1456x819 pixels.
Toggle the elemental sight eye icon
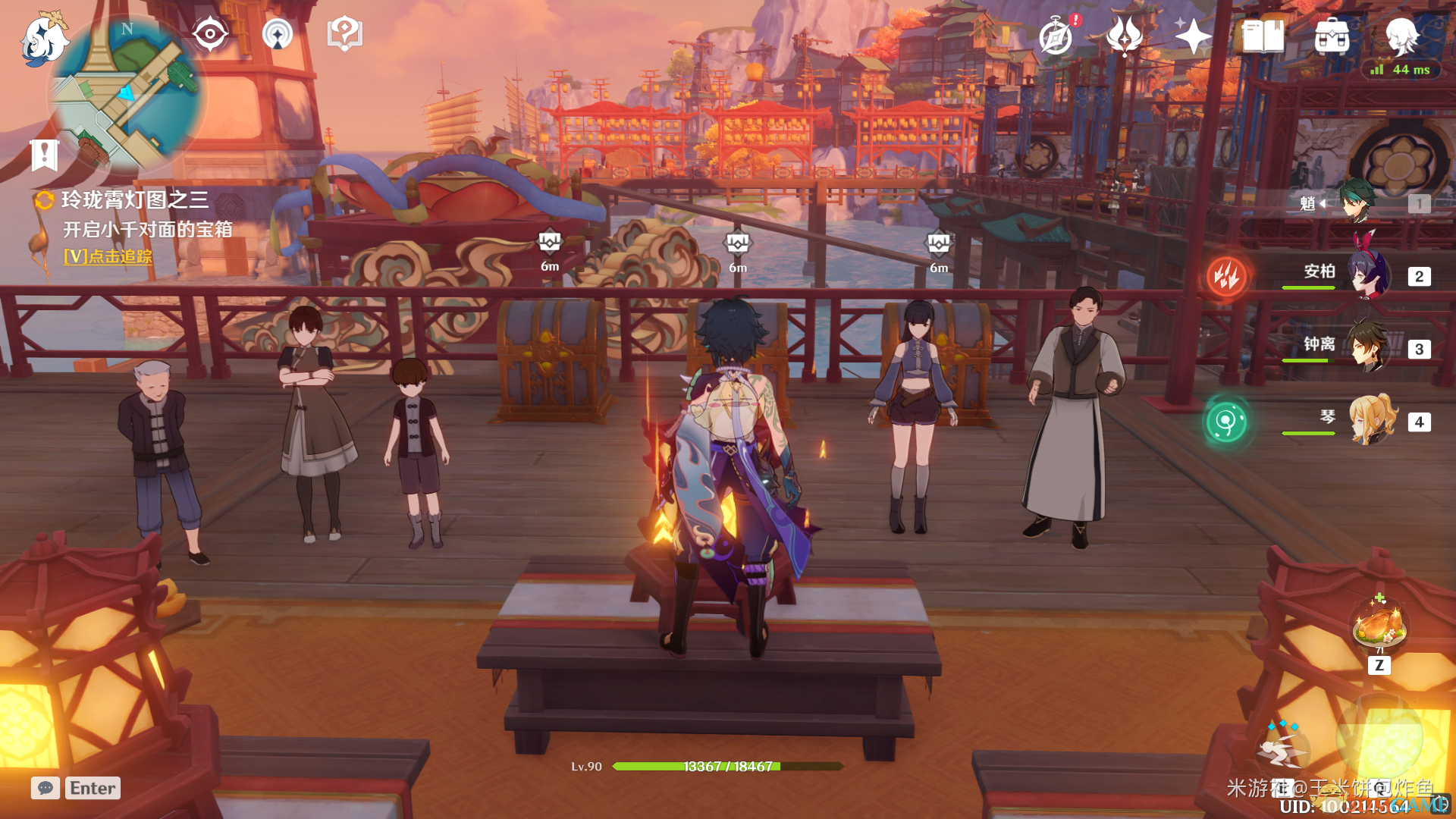point(210,34)
